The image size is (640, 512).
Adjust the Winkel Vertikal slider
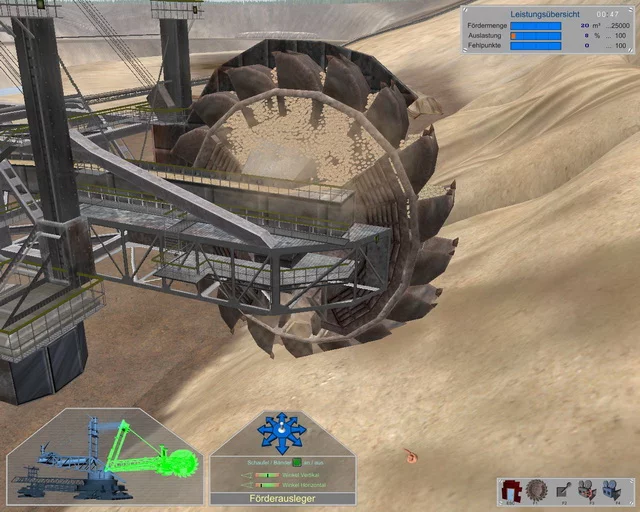[268, 474]
